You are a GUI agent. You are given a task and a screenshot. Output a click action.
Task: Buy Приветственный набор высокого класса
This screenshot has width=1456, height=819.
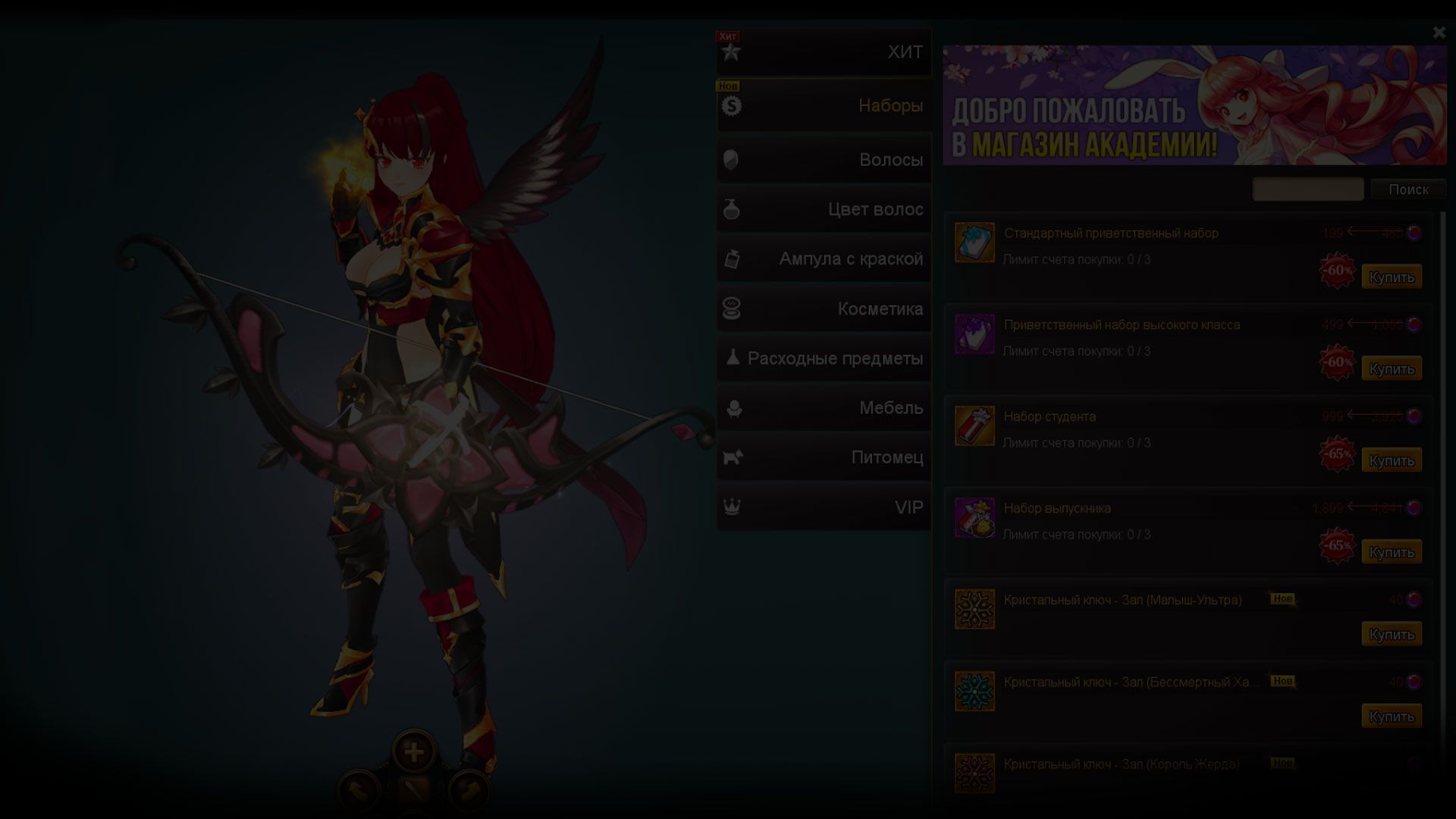pyautogui.click(x=1391, y=369)
